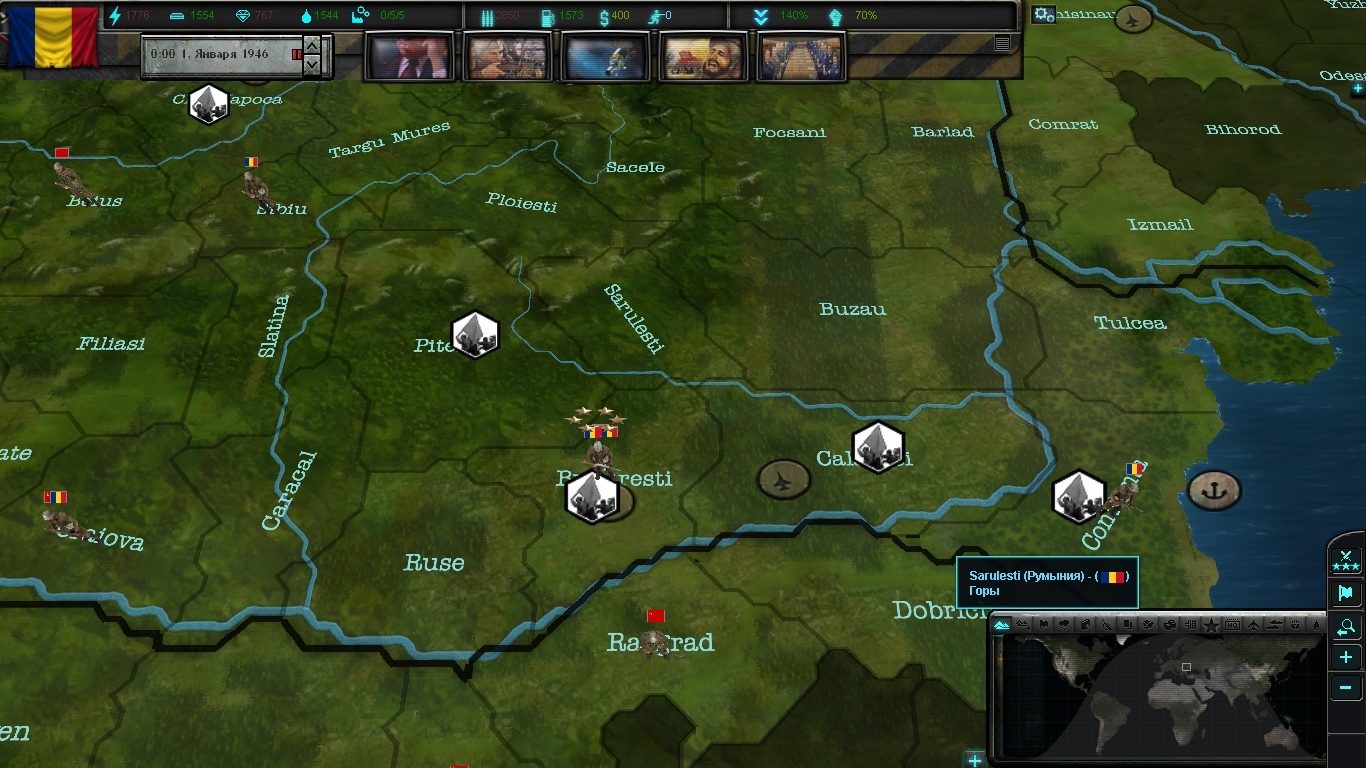Screen dimensions: 1366x768
Task: Zoom in with the plus button beside the minimap
Action: (1346, 657)
